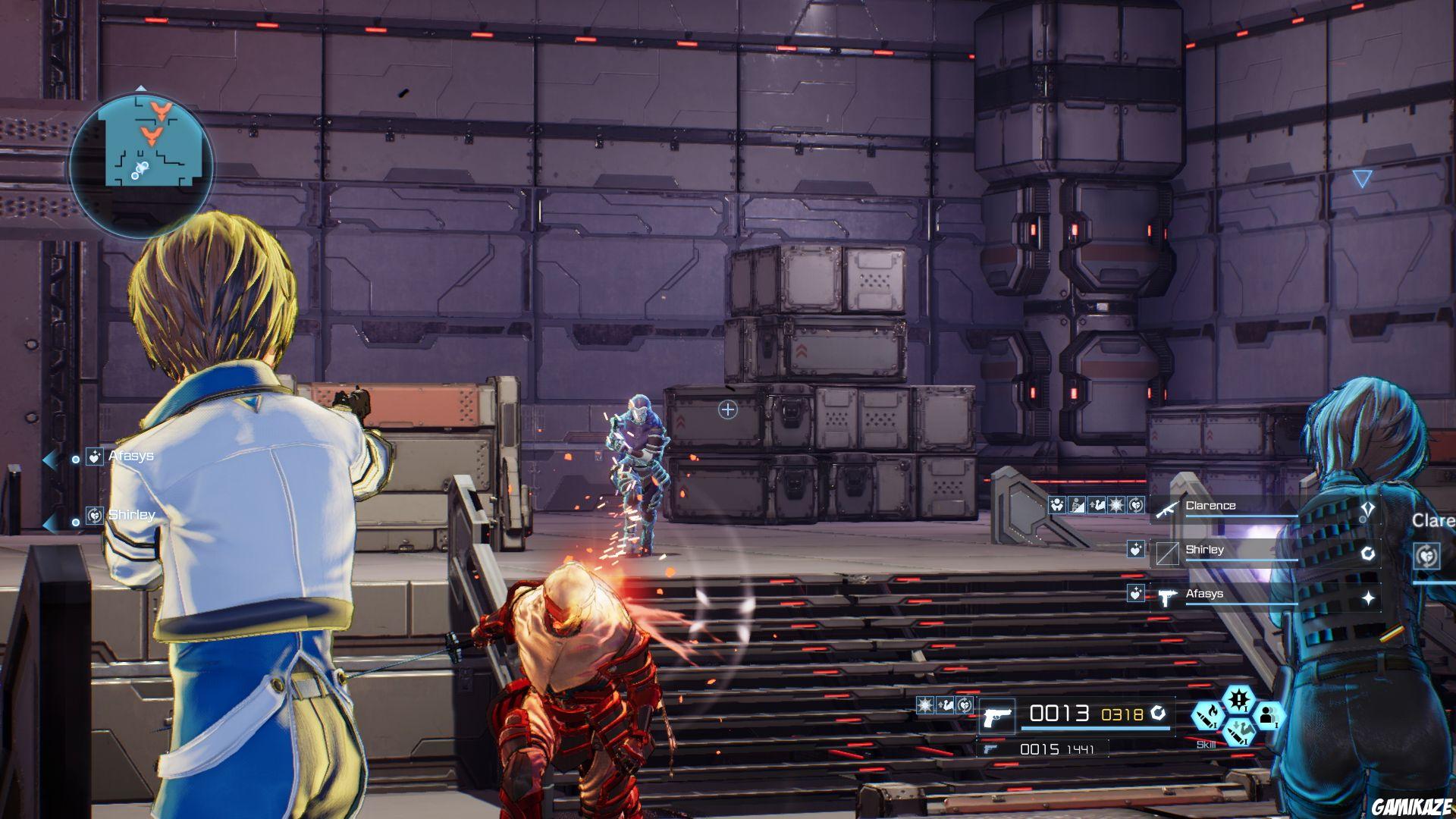
Task: Click the handgun weapon icon near ammo counter
Action: coord(998,716)
